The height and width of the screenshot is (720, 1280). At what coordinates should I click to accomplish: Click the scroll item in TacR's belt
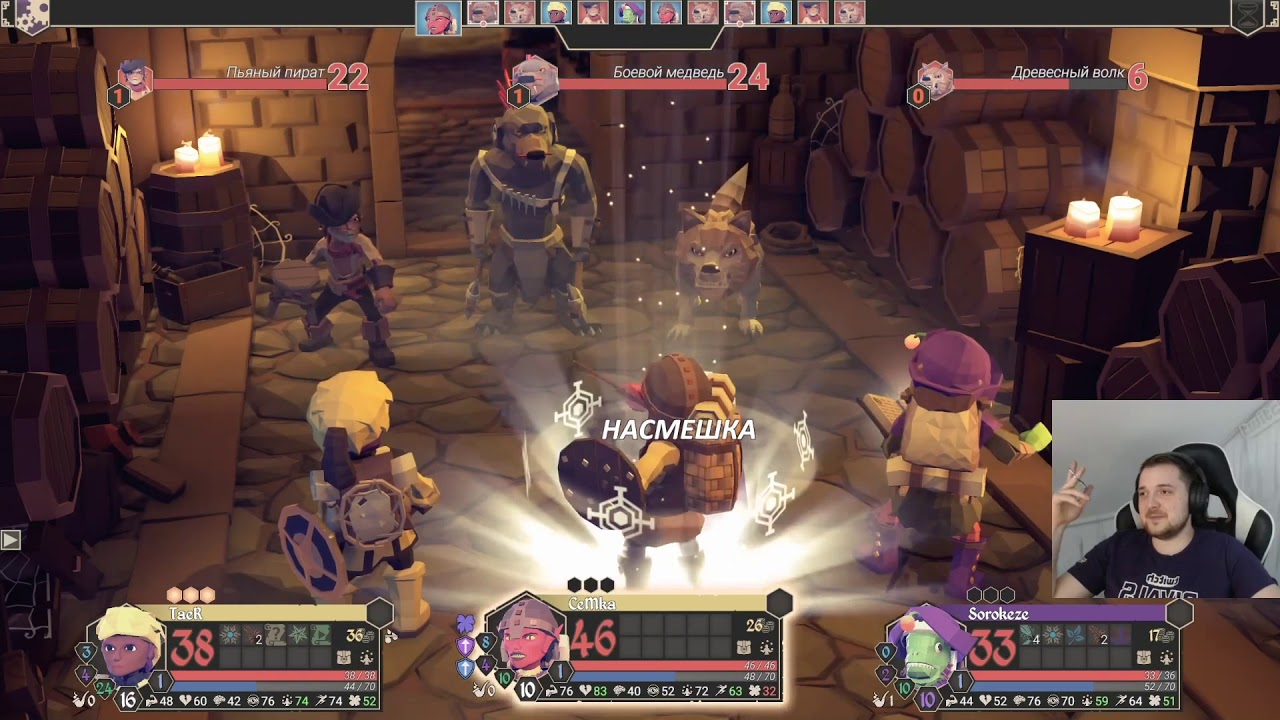[x=276, y=636]
